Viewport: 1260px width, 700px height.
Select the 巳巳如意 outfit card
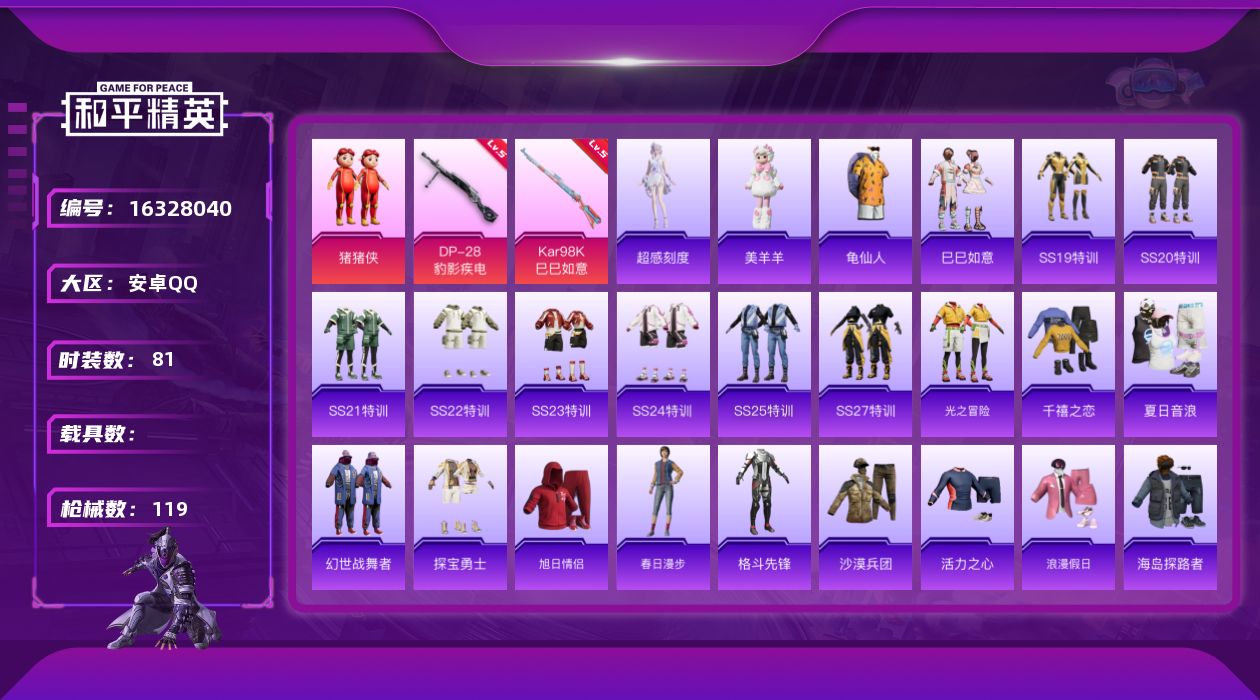tap(967, 211)
